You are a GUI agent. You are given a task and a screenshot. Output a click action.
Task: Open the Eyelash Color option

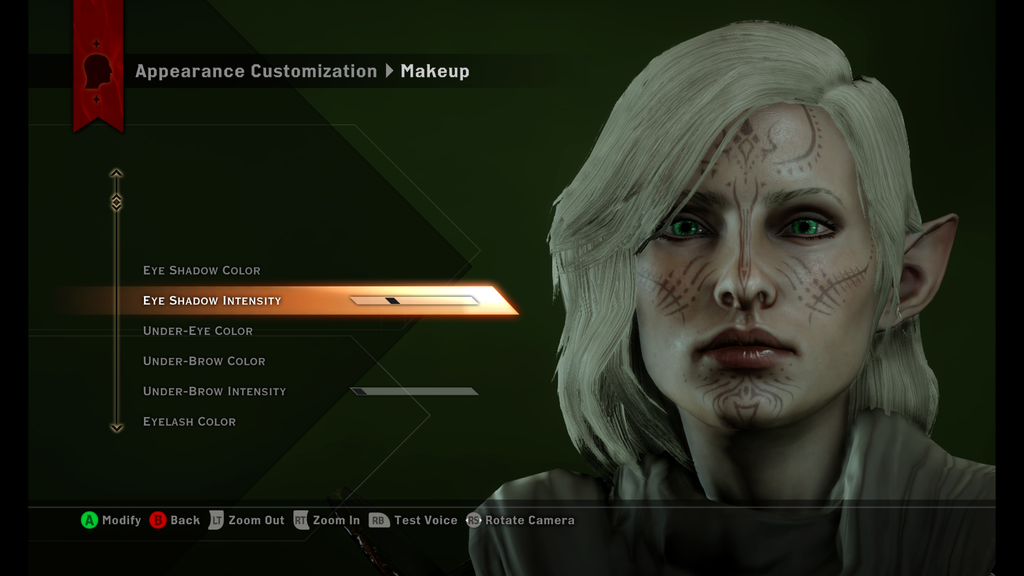pyautogui.click(x=189, y=422)
